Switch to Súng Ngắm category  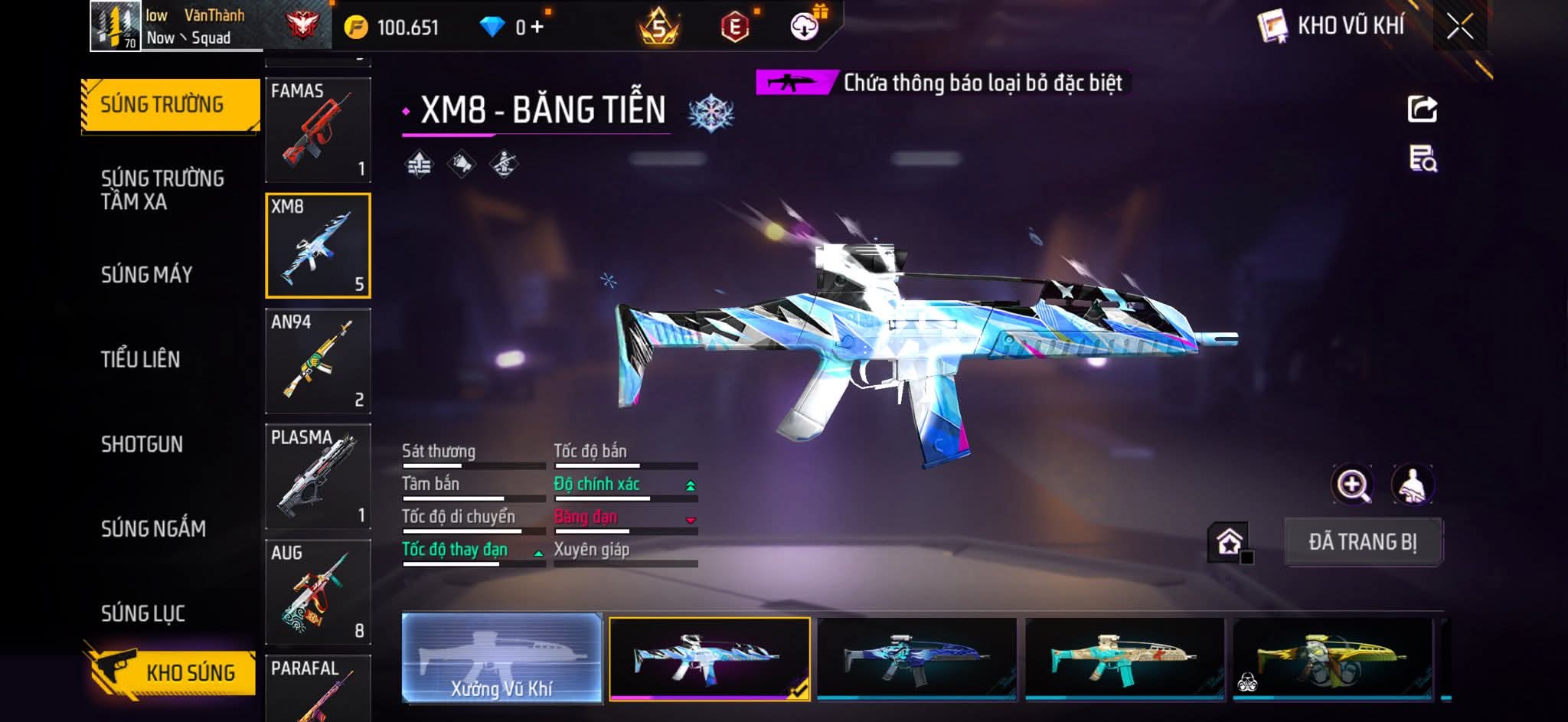coord(153,528)
